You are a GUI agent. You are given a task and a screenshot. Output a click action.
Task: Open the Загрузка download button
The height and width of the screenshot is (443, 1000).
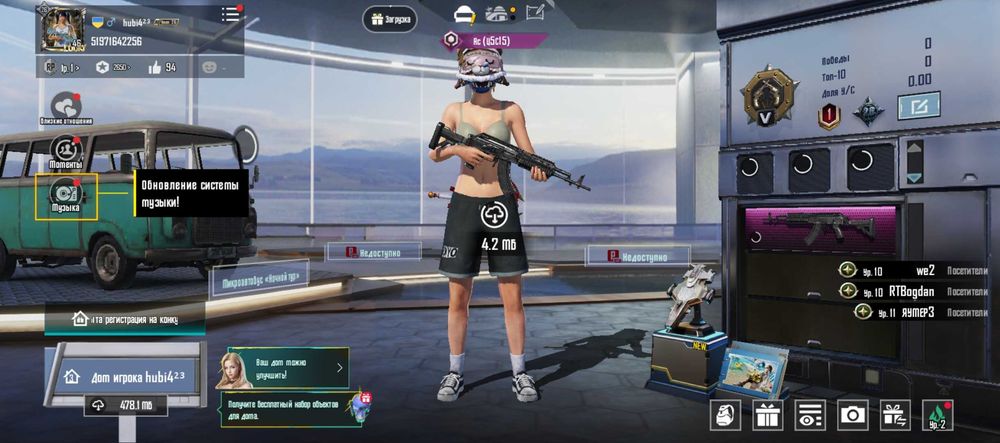(390, 18)
